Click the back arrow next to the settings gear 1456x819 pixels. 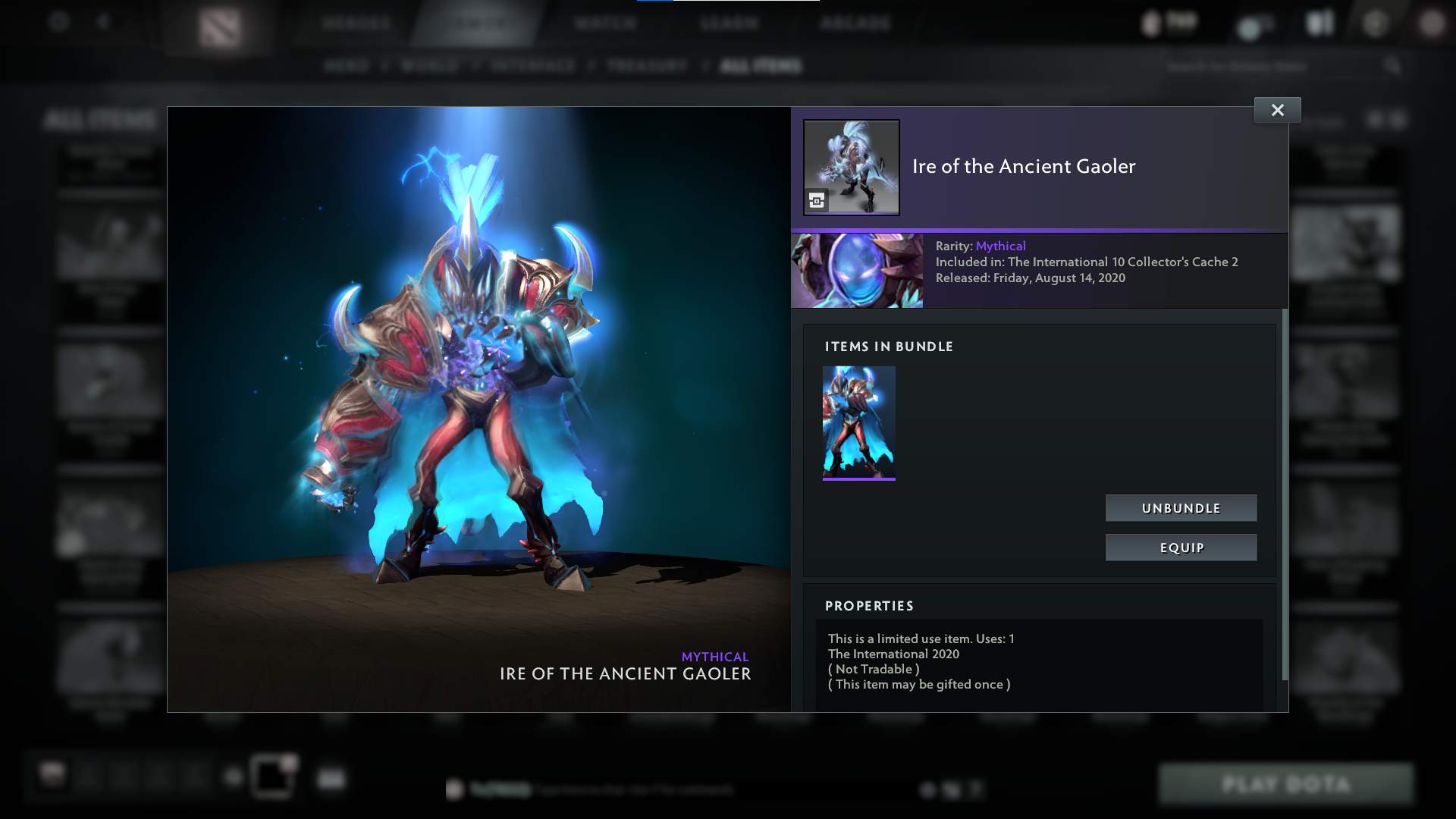[104, 23]
